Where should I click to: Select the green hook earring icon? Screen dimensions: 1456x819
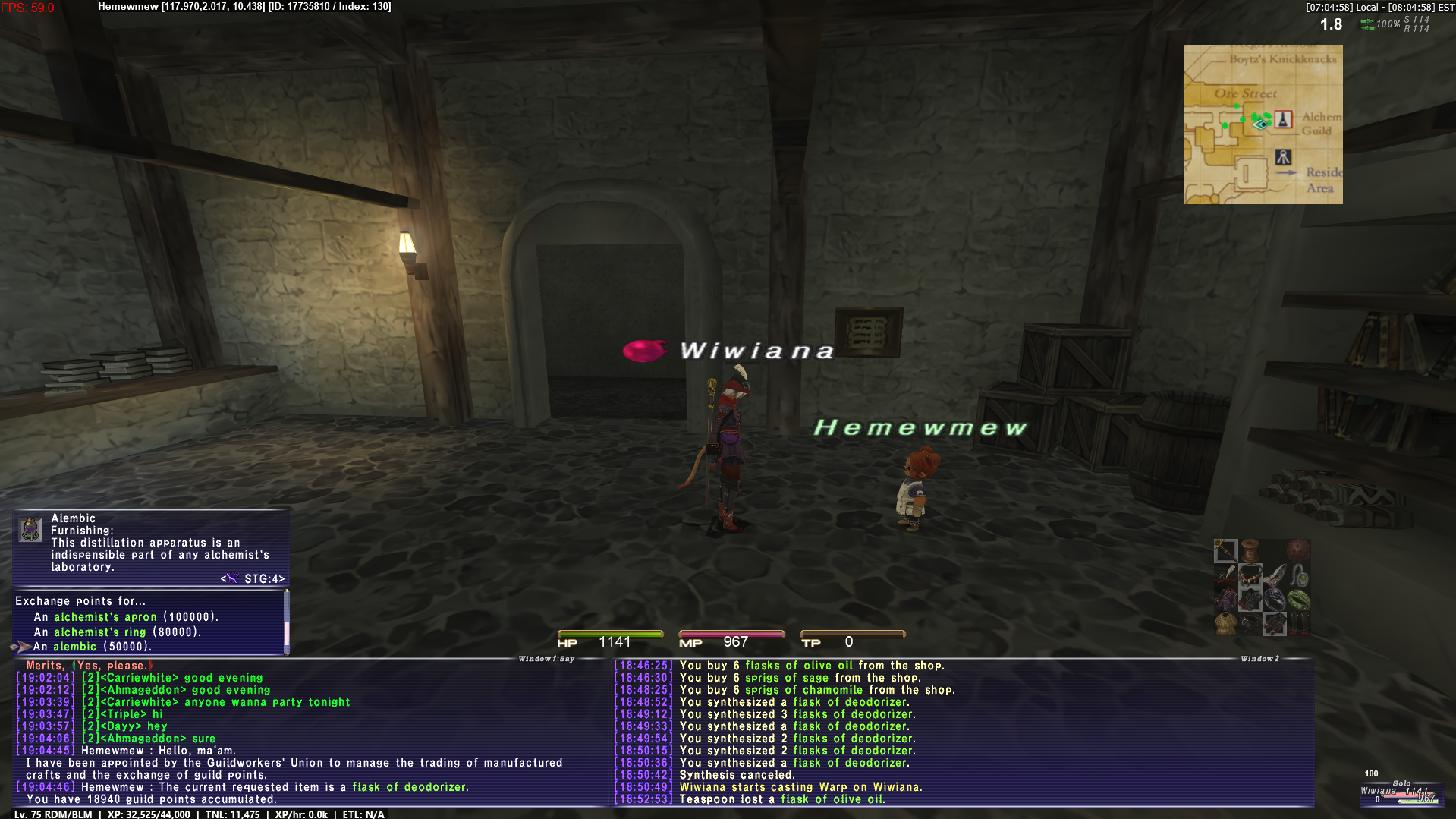coord(1300,575)
